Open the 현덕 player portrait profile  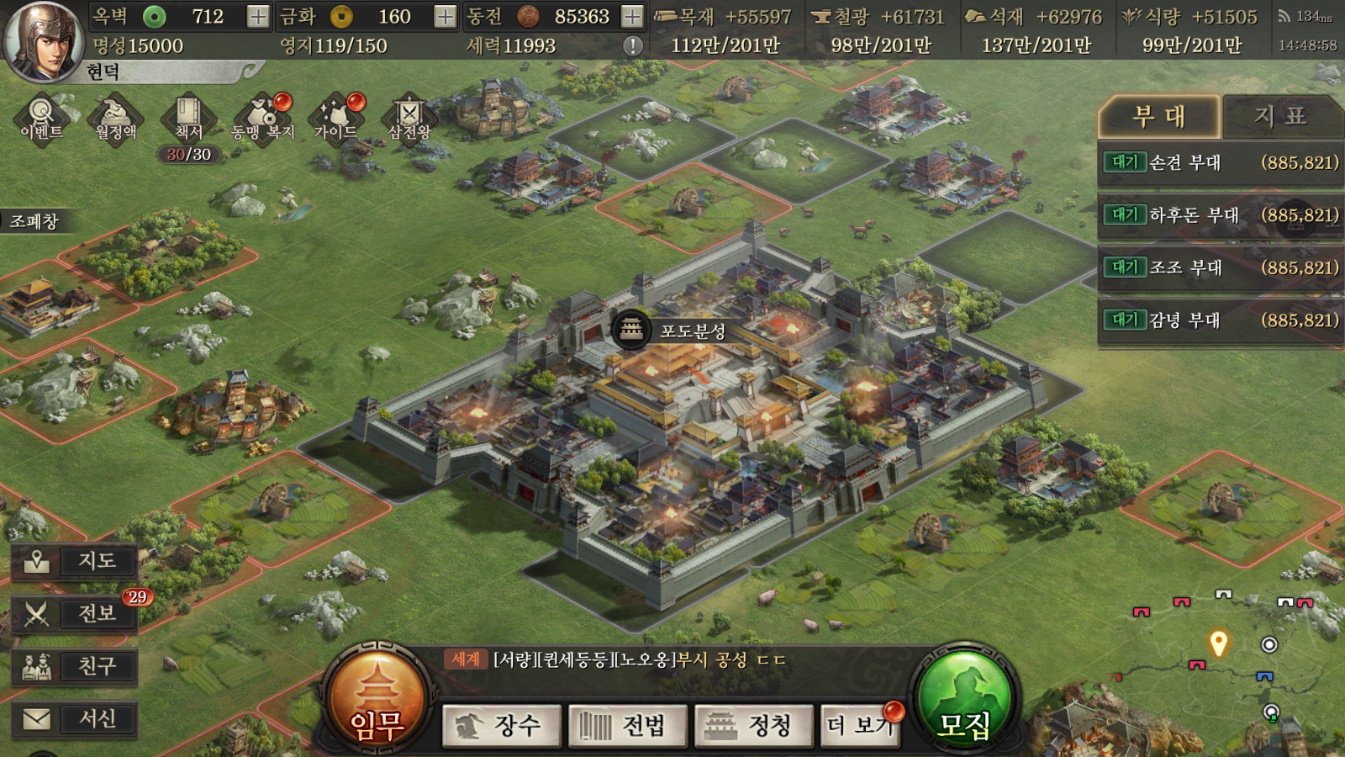point(44,40)
